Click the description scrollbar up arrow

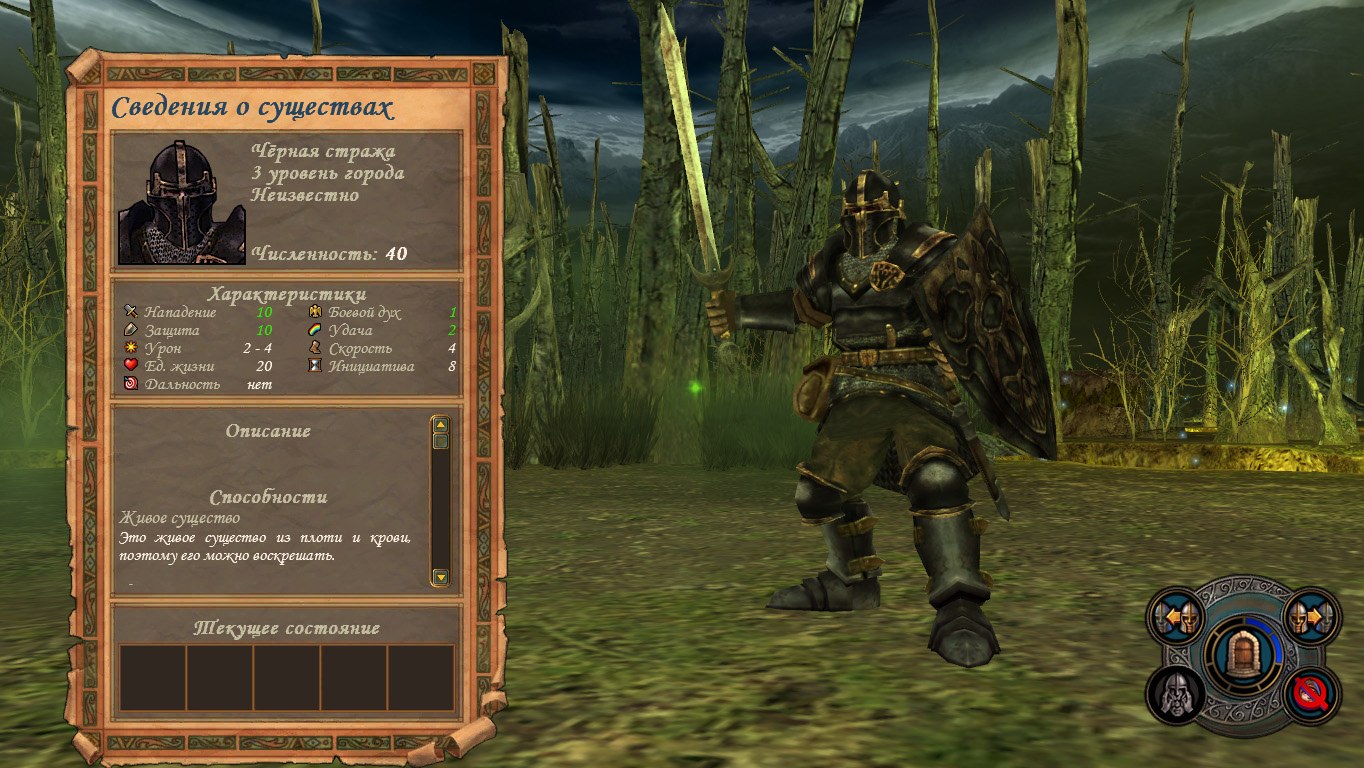pos(440,424)
